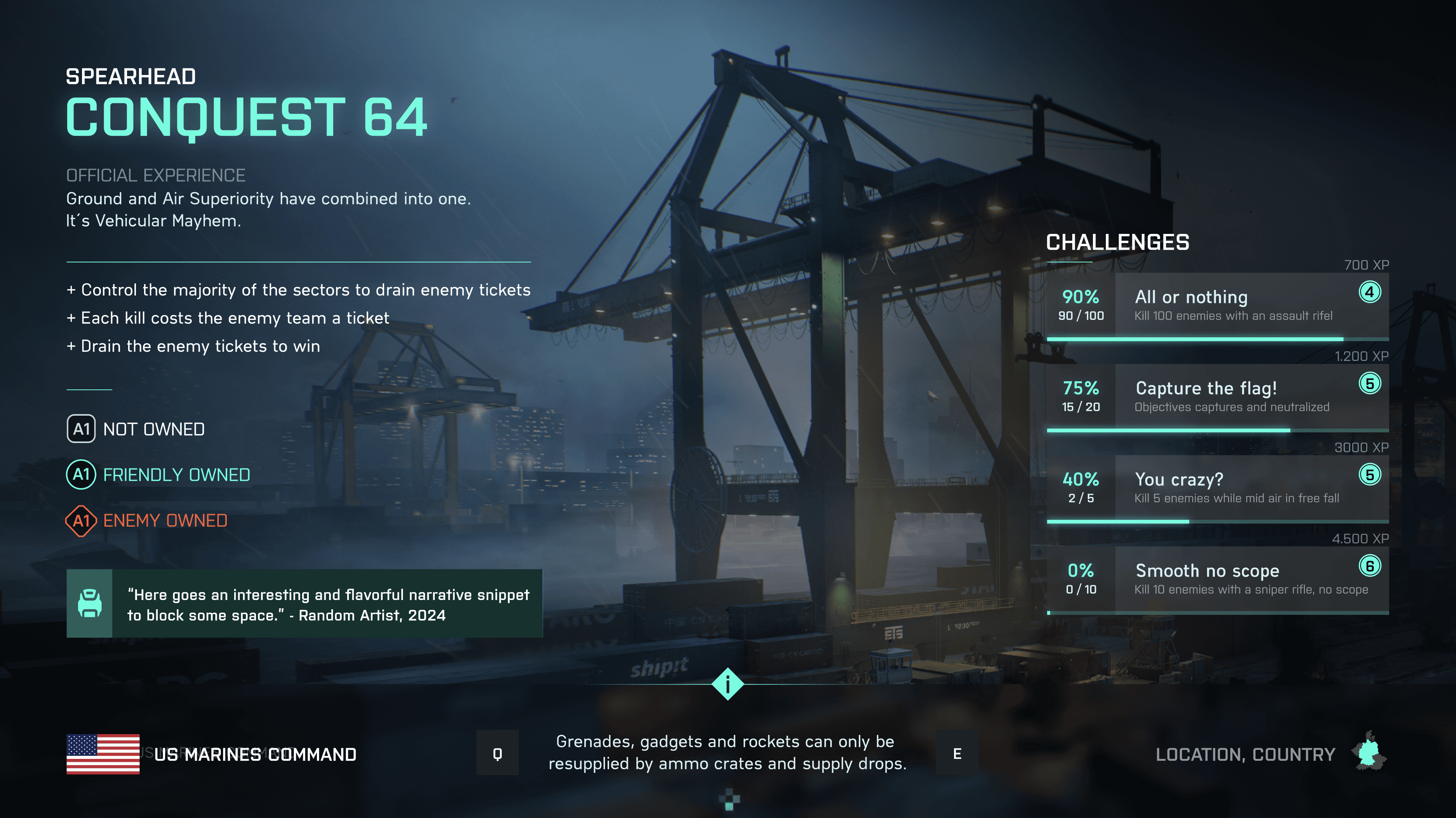Screen dimensions: 1456x818
Task: Select the narrative snippet quote box
Action: (x=304, y=604)
